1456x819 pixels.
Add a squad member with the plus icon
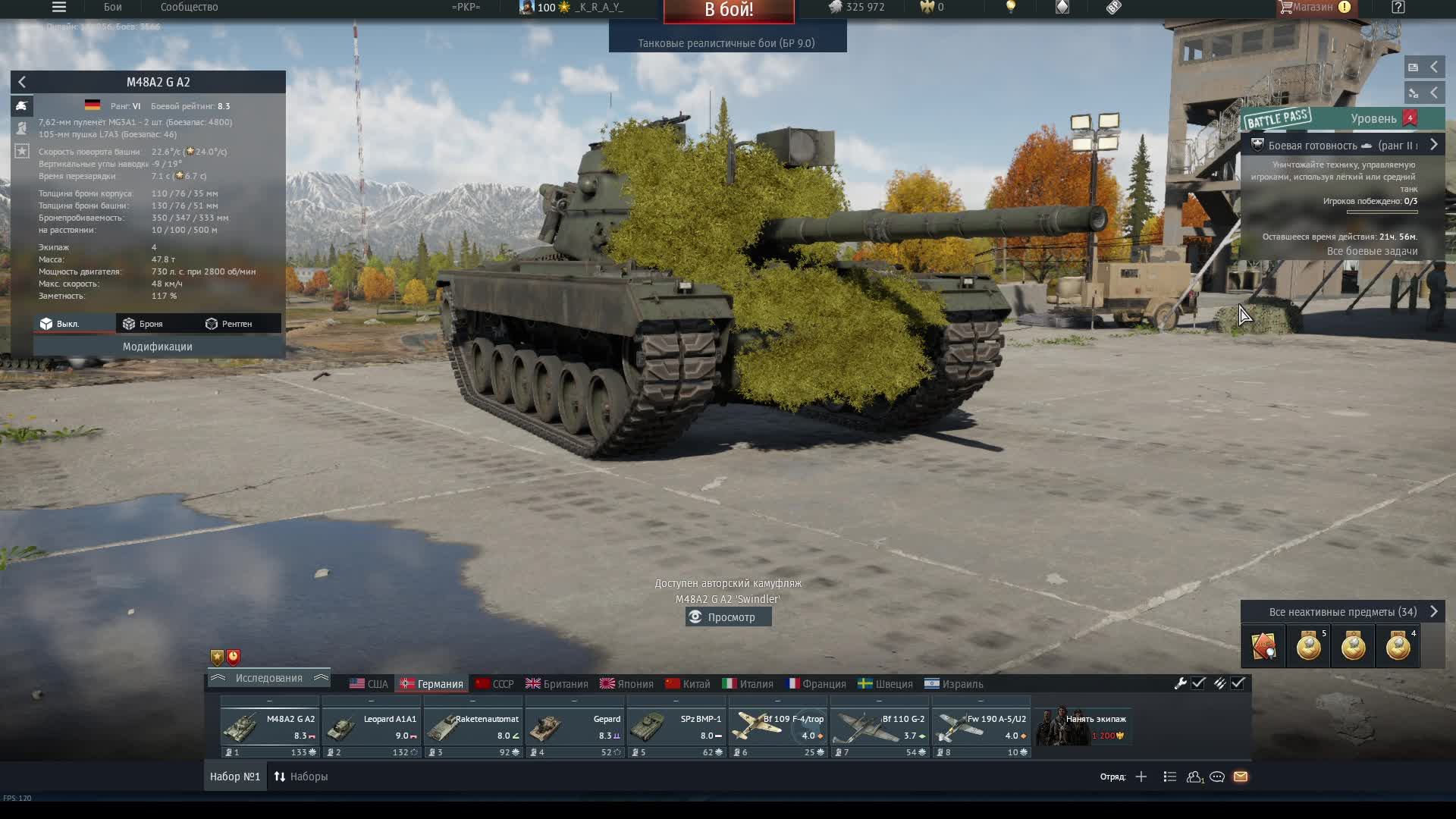coord(1142,777)
